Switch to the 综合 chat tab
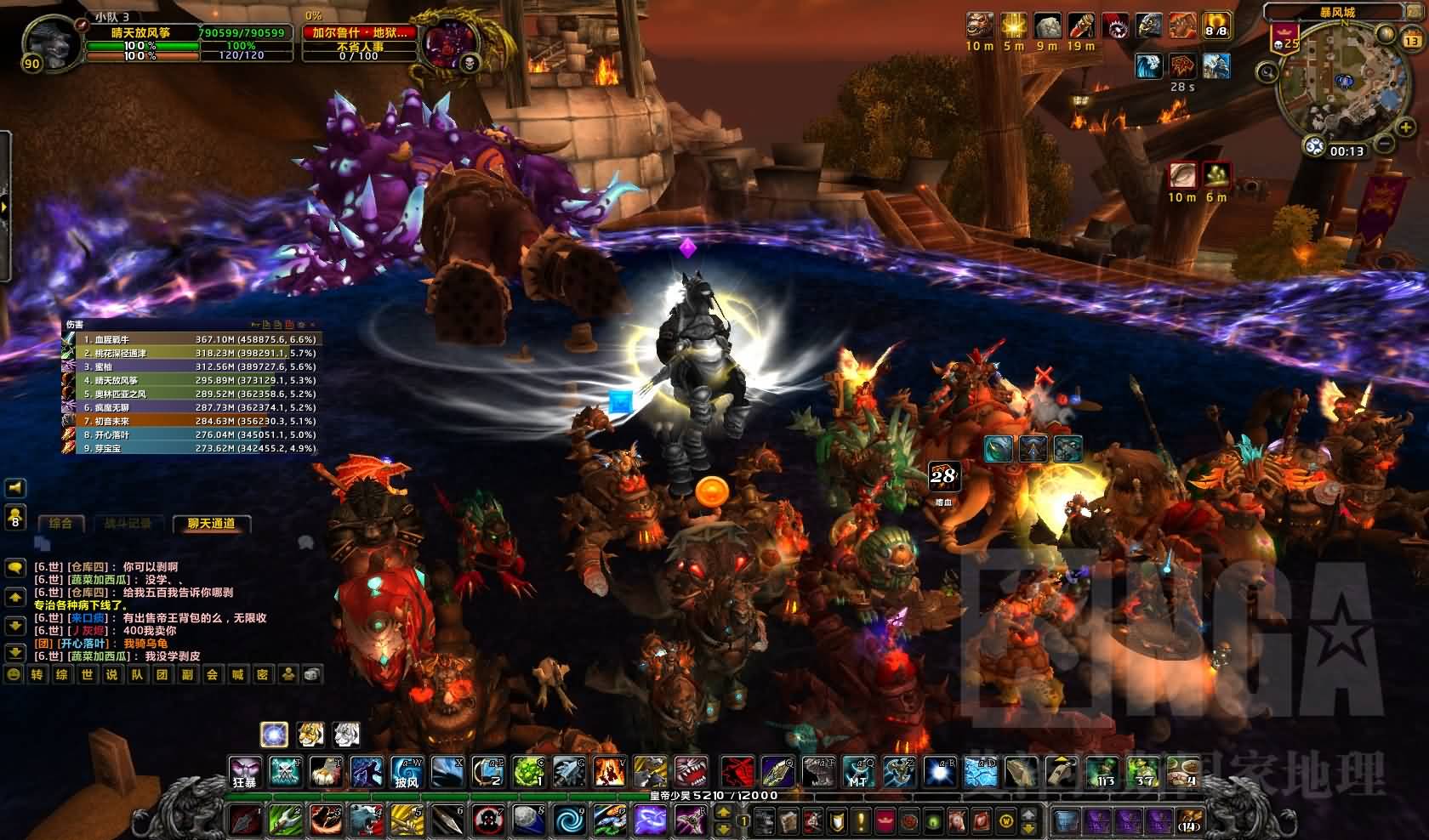 pos(60,524)
